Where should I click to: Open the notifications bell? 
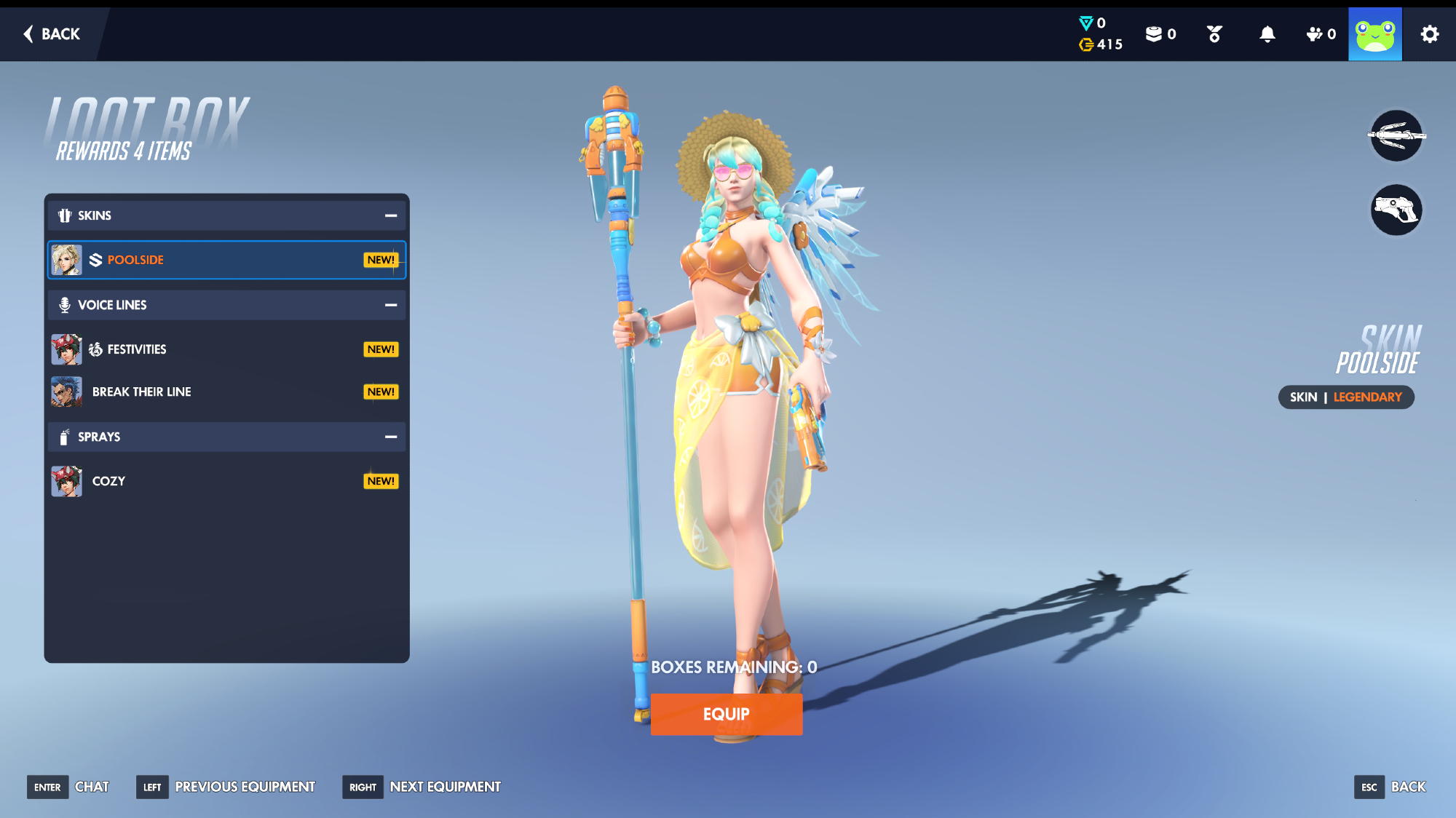pos(1267,34)
